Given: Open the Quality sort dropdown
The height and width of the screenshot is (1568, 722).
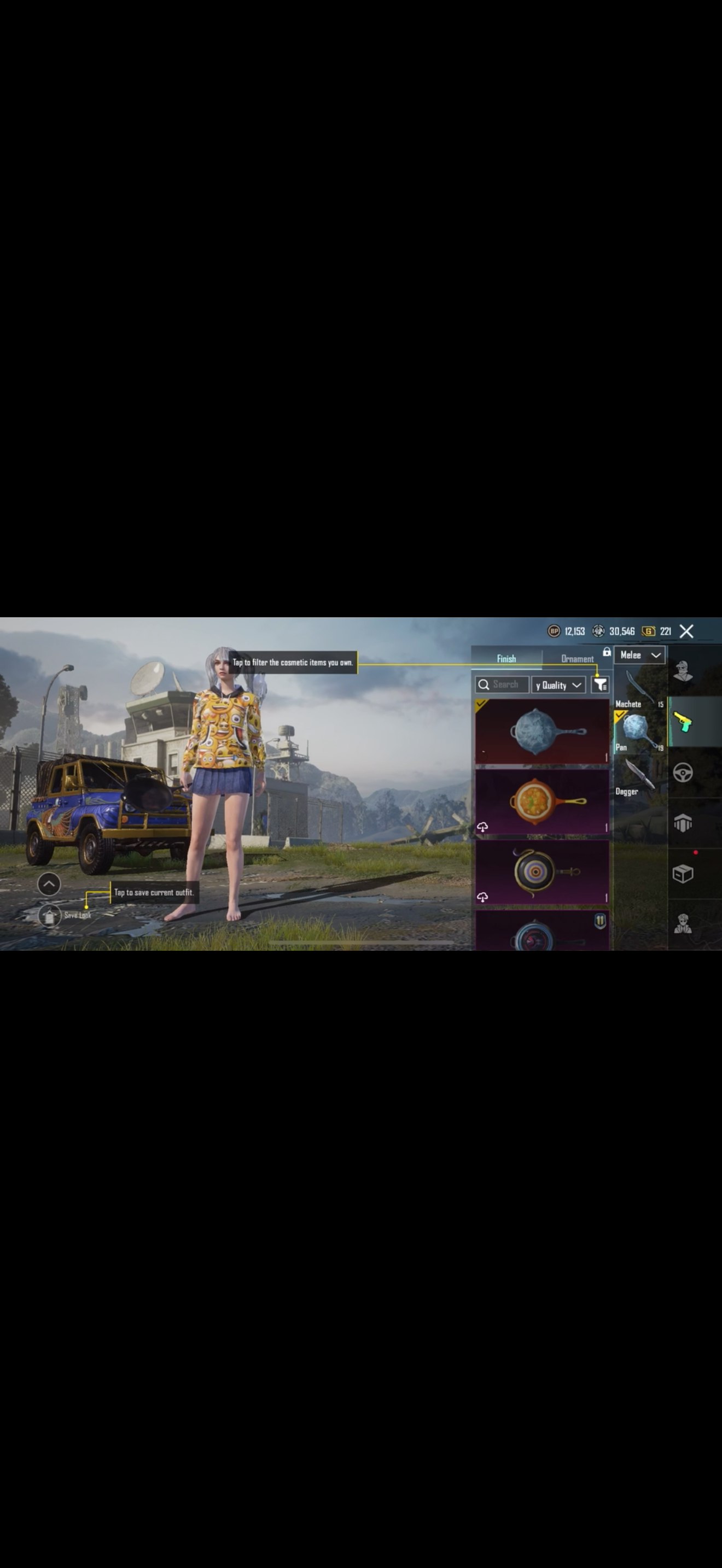Looking at the screenshot, I should [x=558, y=685].
